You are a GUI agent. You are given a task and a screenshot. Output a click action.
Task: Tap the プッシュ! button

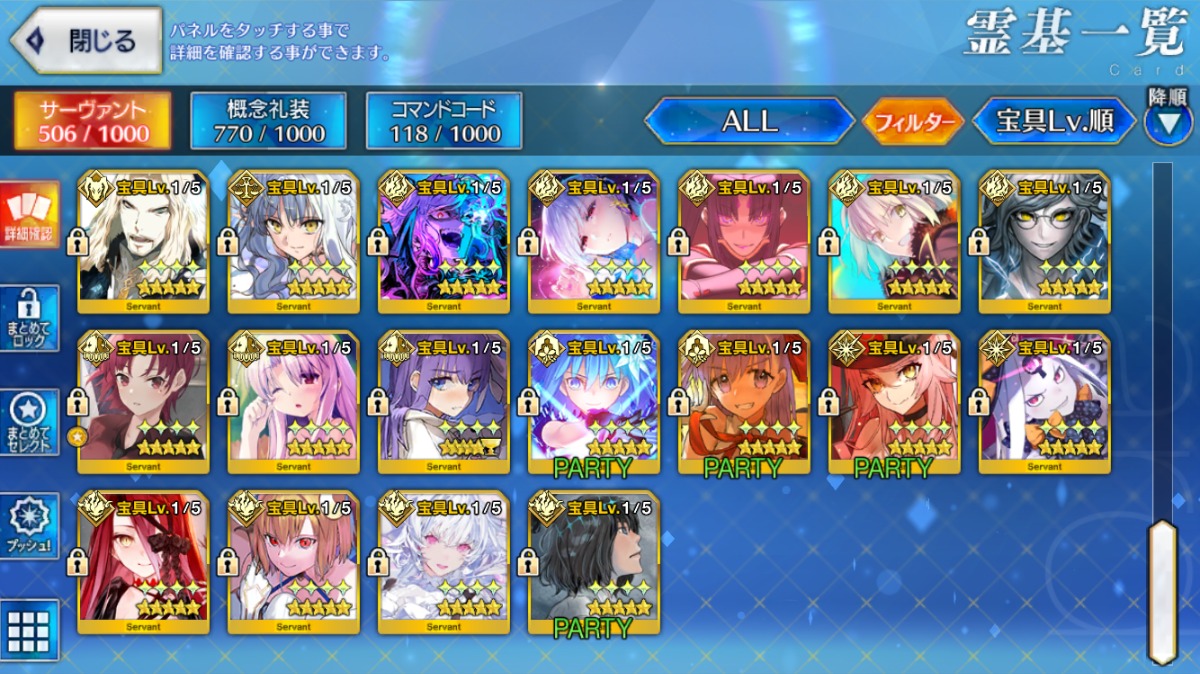[29, 525]
